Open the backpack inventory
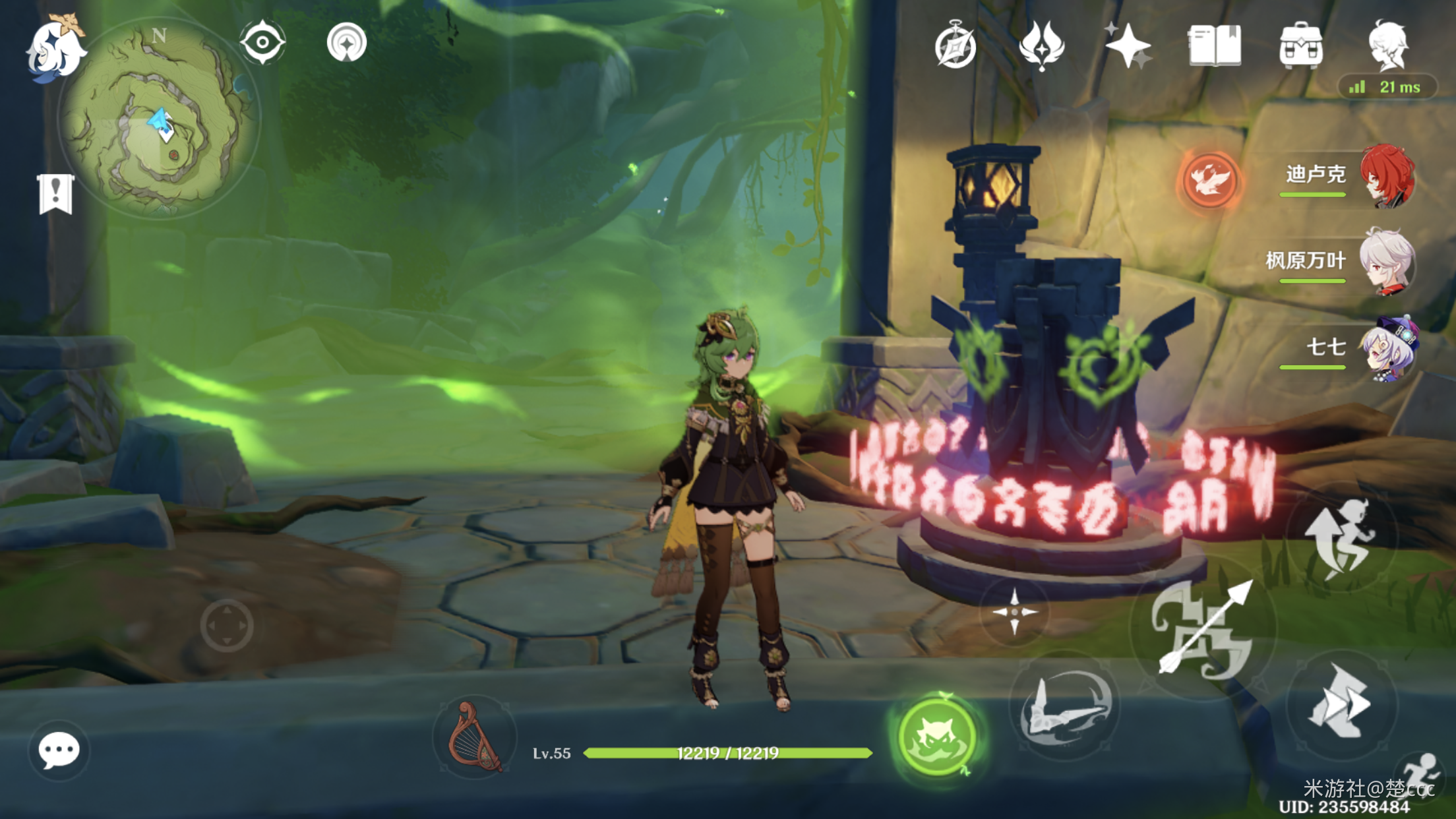The height and width of the screenshot is (819, 1456). point(1300,46)
